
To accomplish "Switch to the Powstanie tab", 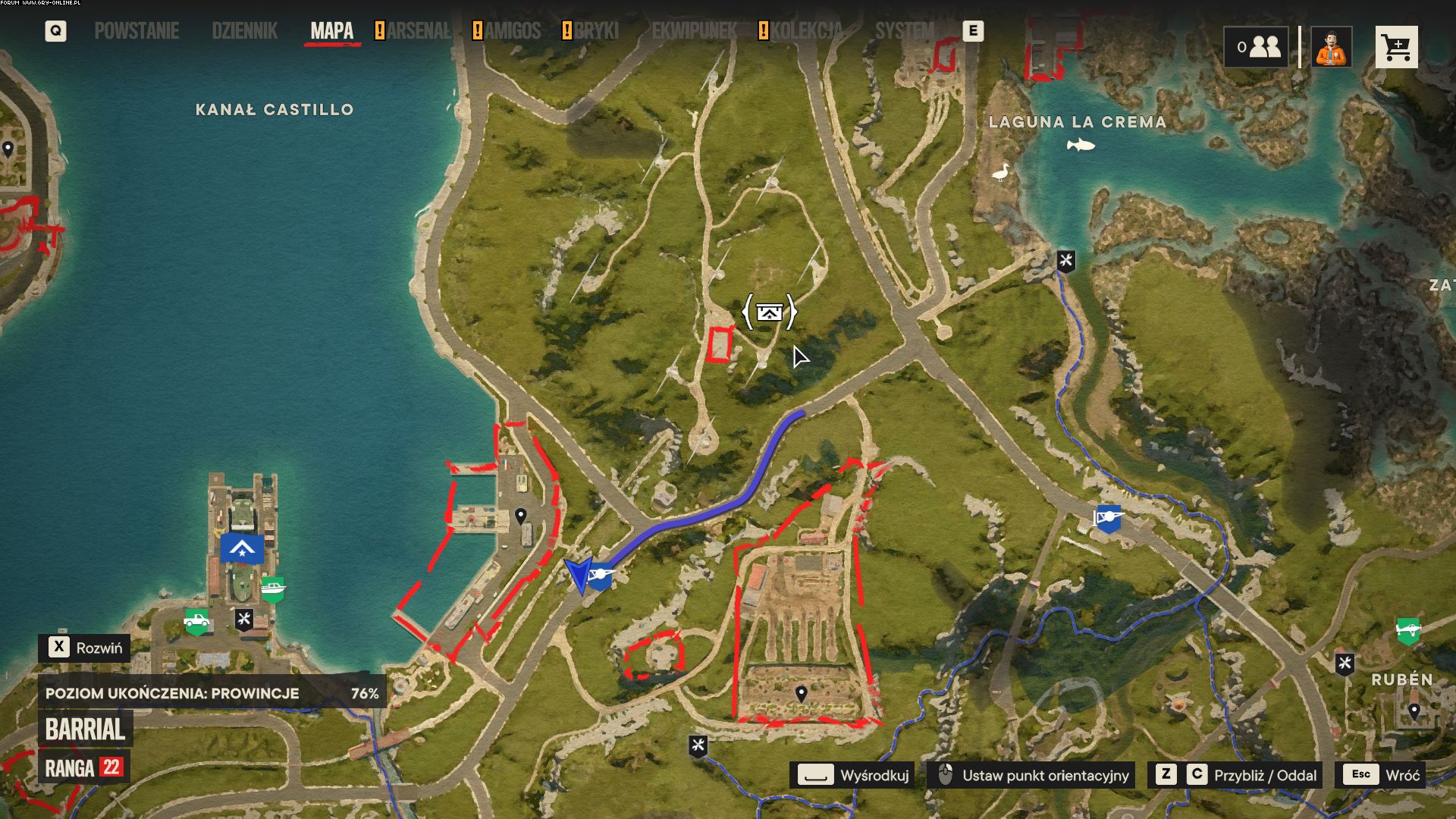I will [136, 31].
